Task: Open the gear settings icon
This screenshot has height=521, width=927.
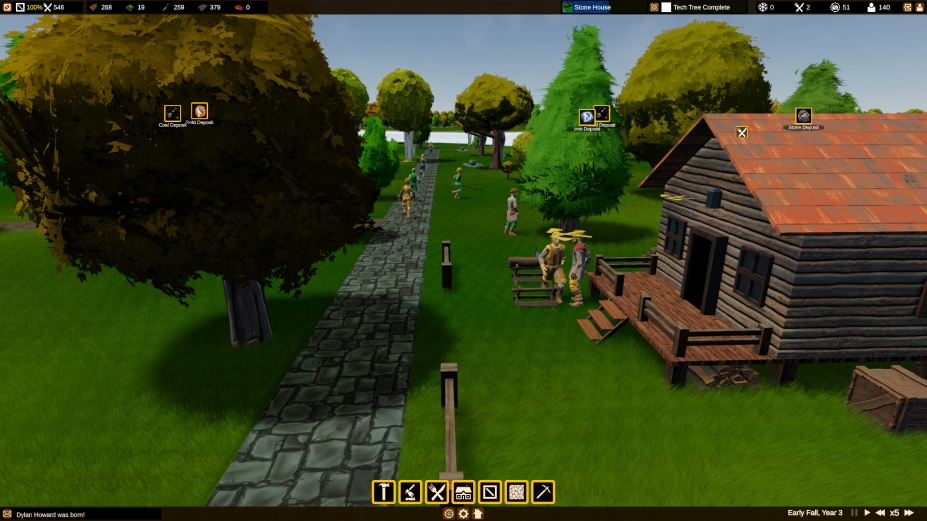Action: (x=463, y=514)
